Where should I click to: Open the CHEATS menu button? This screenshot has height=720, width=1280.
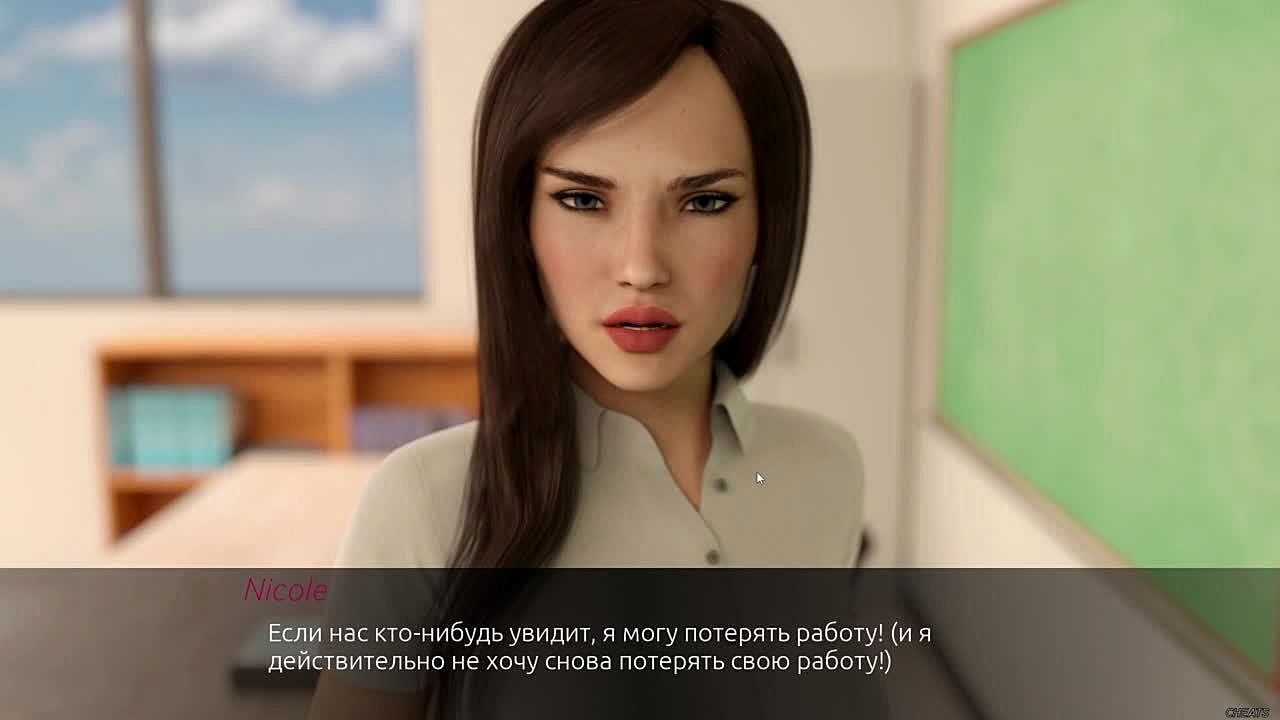point(1246,712)
